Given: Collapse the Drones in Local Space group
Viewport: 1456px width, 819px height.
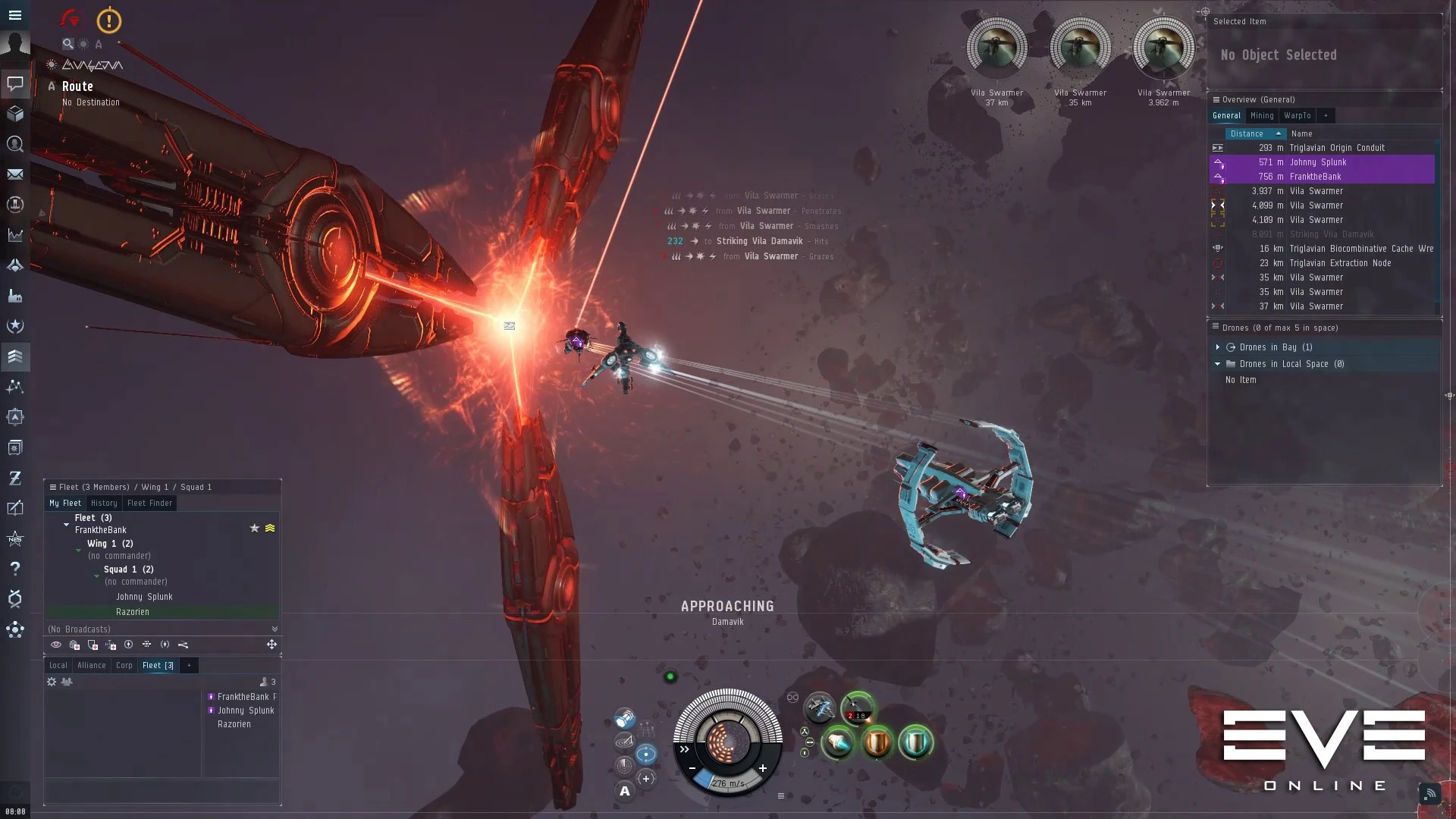Looking at the screenshot, I should point(1218,364).
